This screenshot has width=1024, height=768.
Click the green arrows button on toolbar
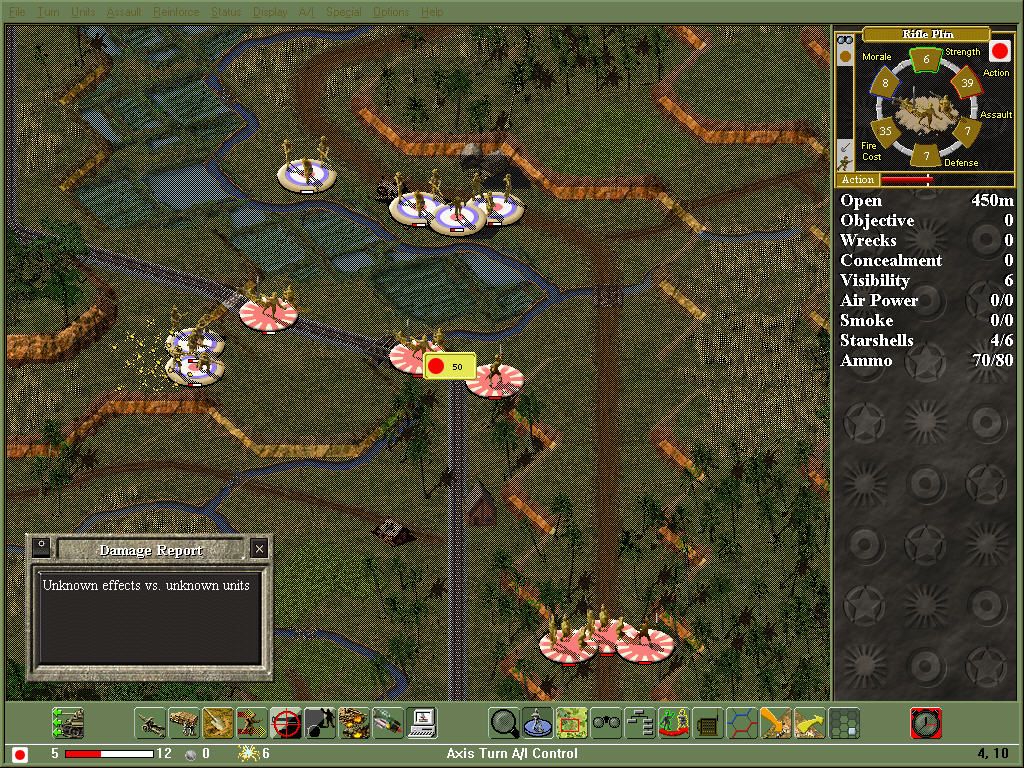(68, 722)
